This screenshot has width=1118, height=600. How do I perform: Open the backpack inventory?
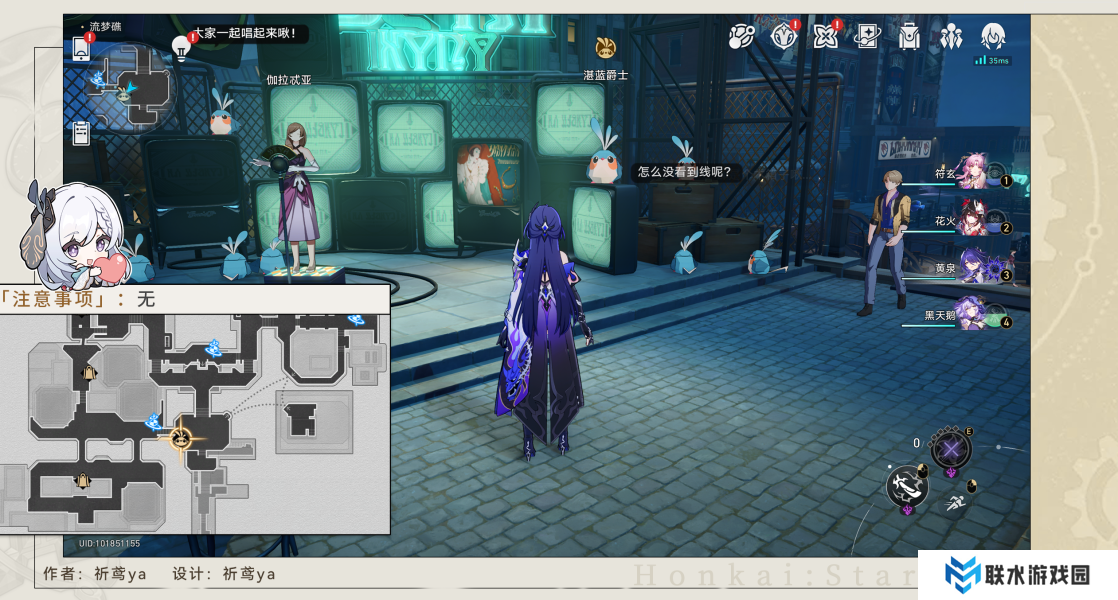coord(909,37)
